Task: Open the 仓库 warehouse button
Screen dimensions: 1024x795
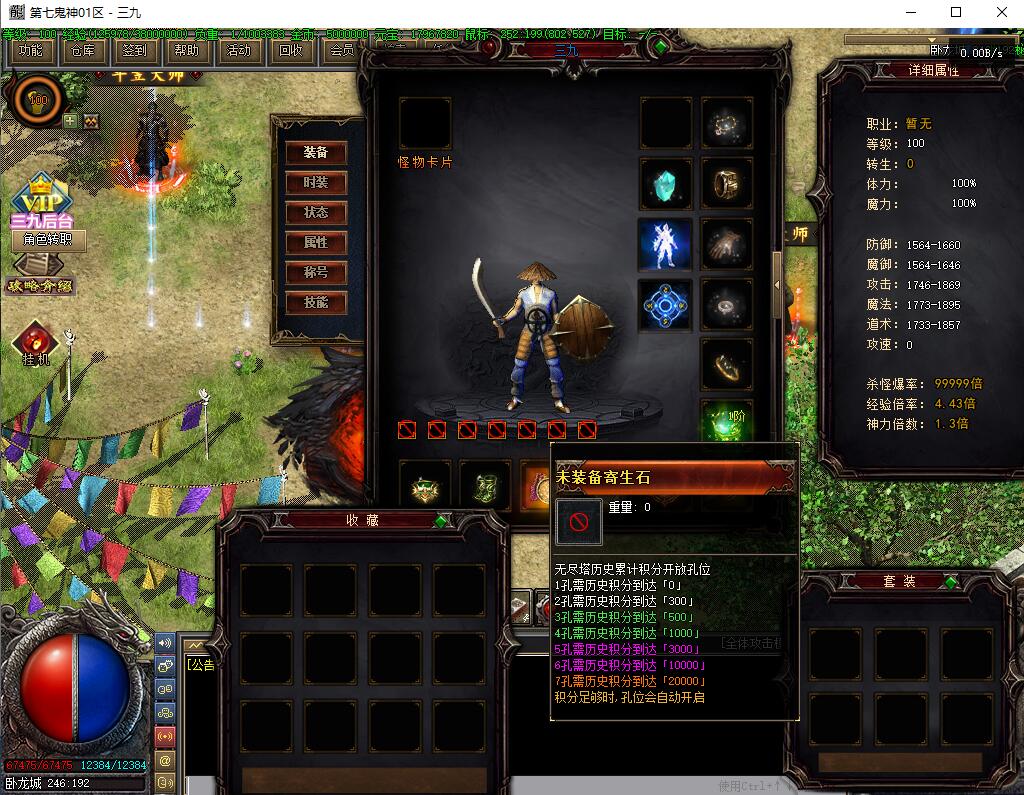Action: pyautogui.click(x=83, y=50)
